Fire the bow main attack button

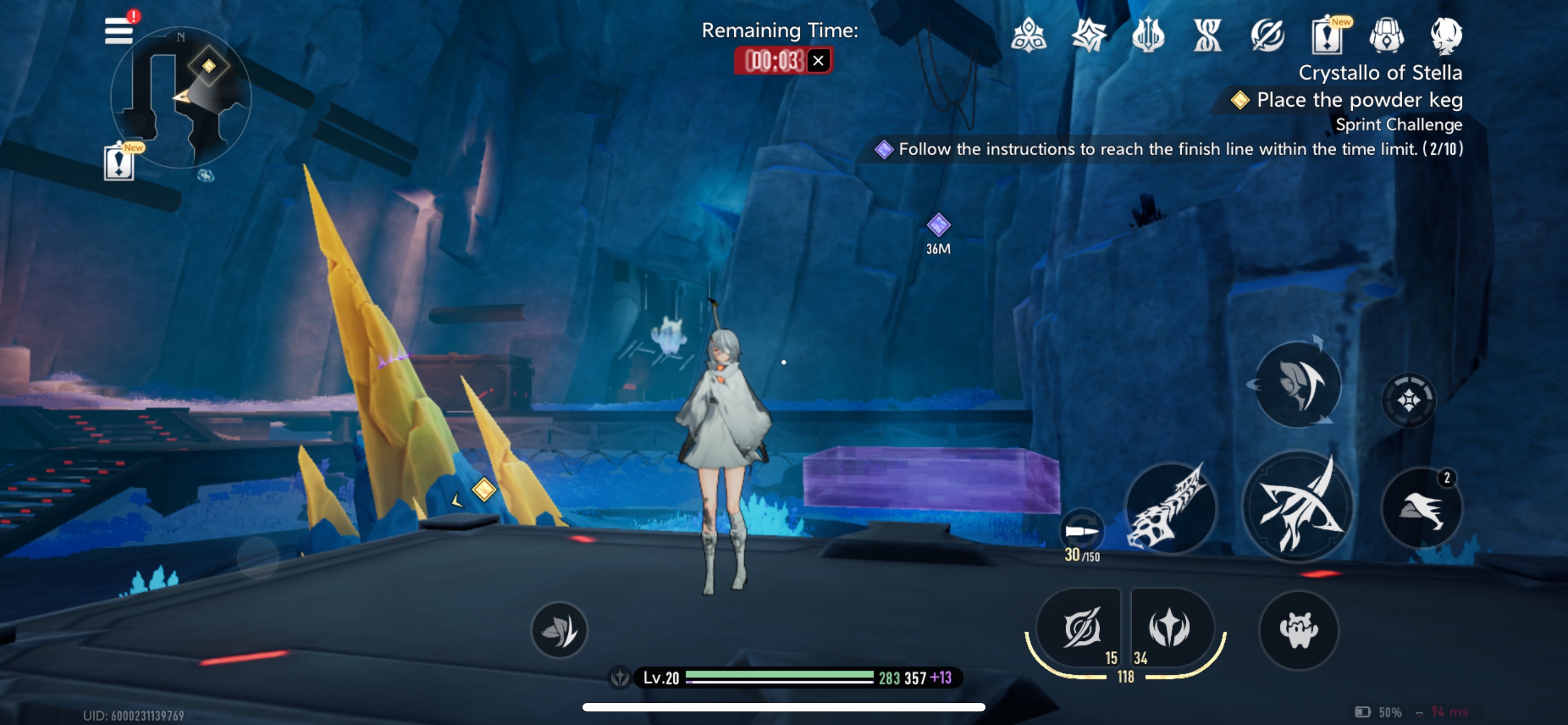1298,506
